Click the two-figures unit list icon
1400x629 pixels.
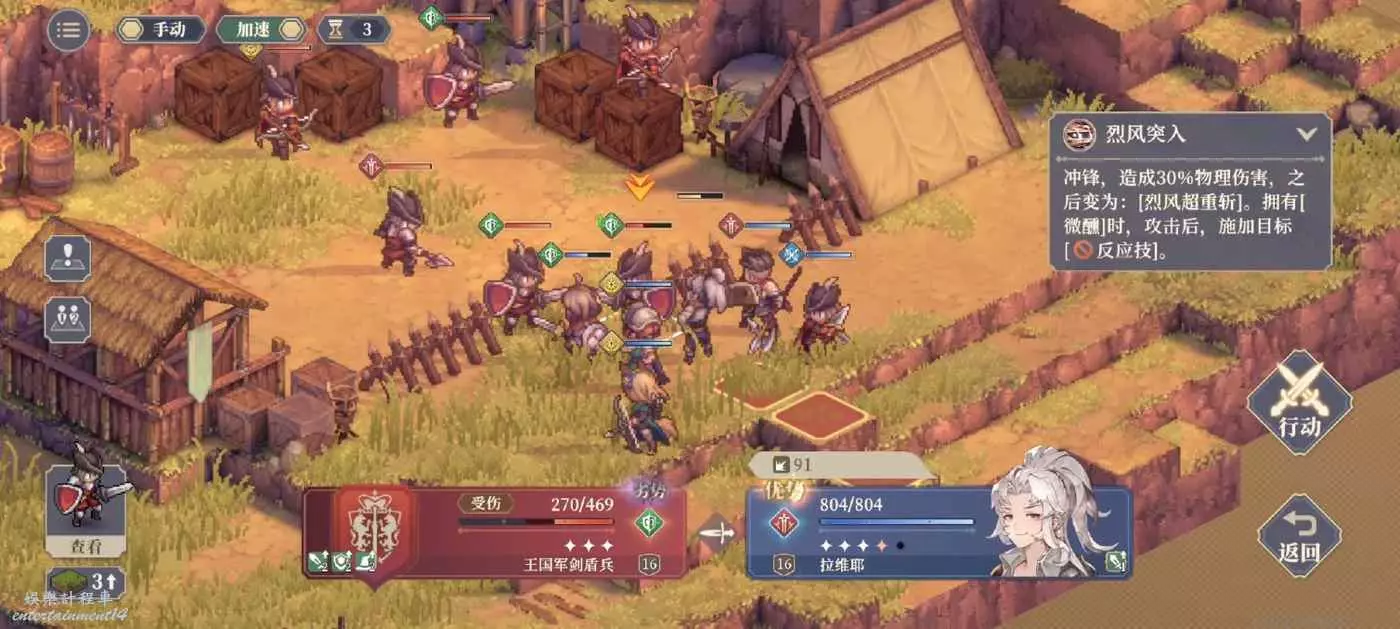pos(68,319)
